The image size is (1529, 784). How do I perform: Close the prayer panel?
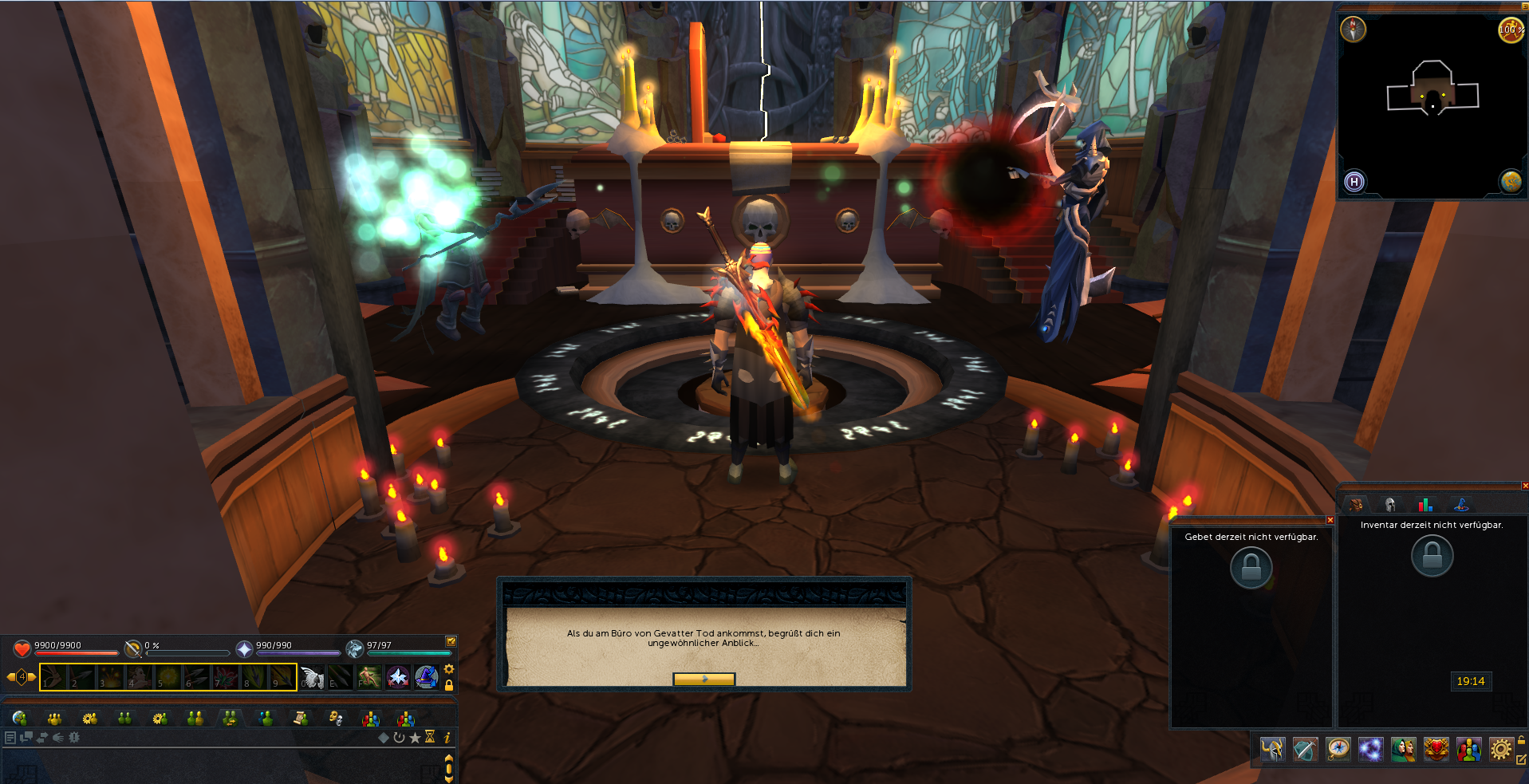pos(1330,520)
